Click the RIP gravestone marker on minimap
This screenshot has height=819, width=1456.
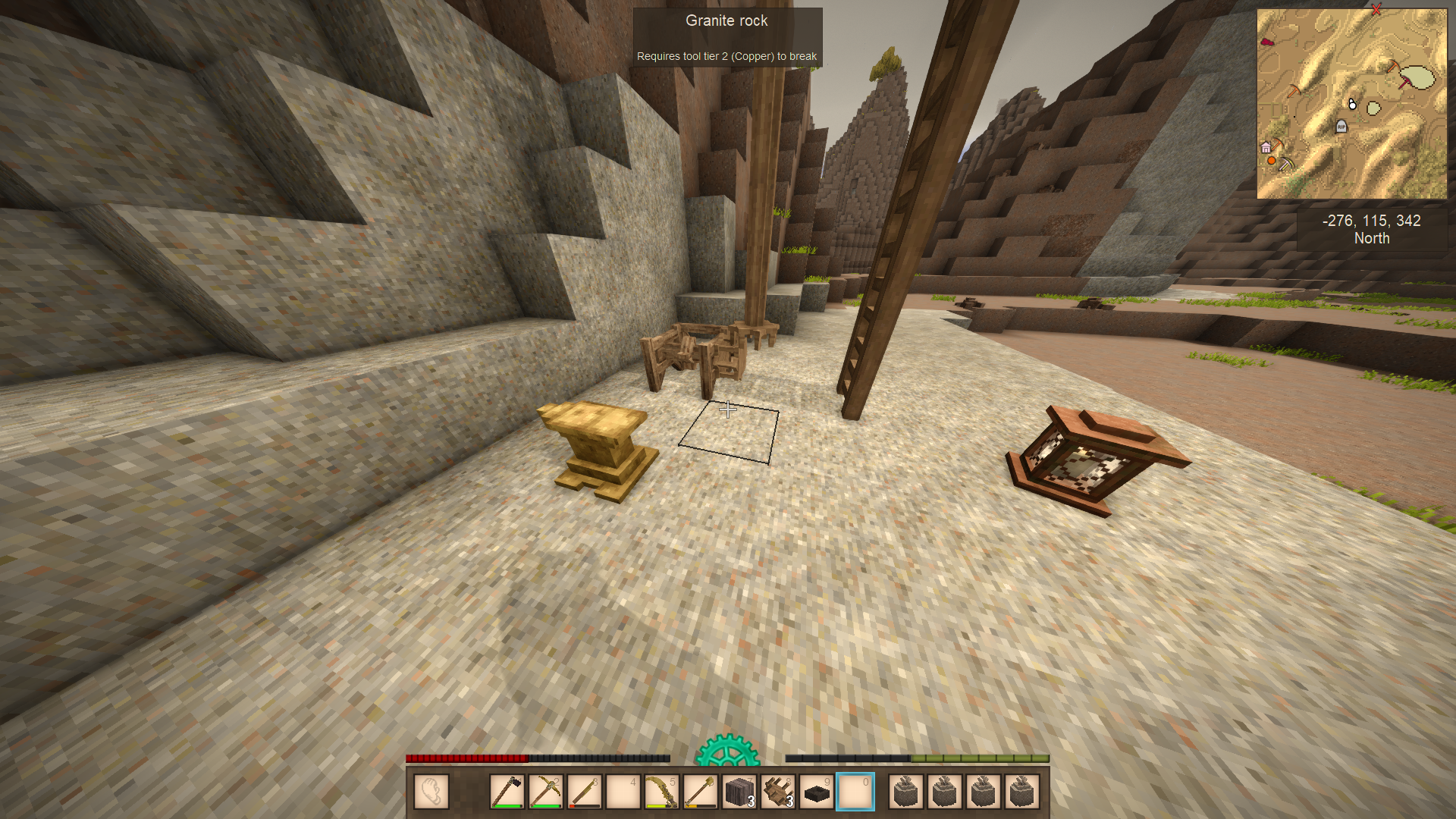tap(1341, 127)
